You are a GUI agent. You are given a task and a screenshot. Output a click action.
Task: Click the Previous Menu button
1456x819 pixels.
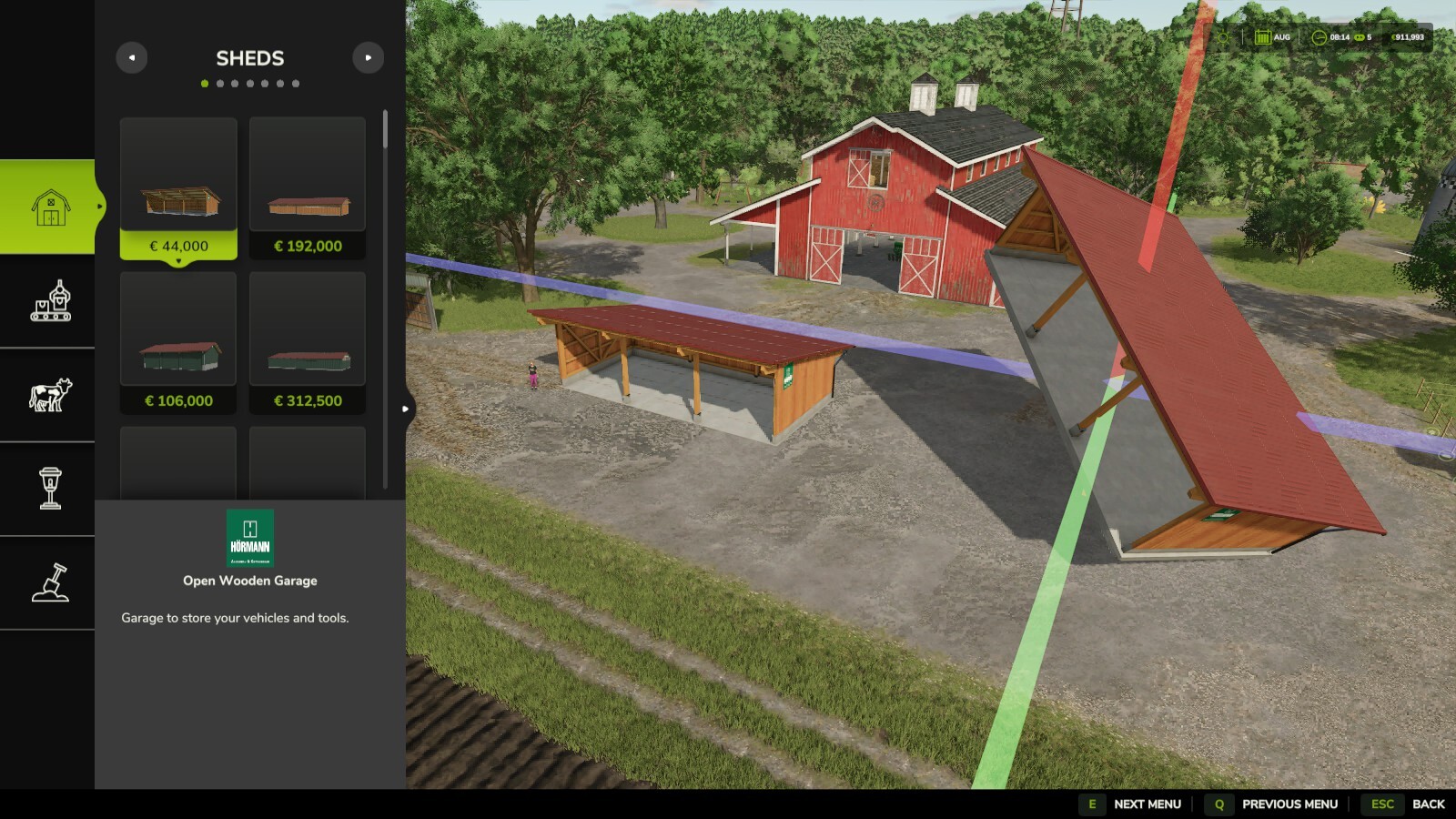point(1272,804)
